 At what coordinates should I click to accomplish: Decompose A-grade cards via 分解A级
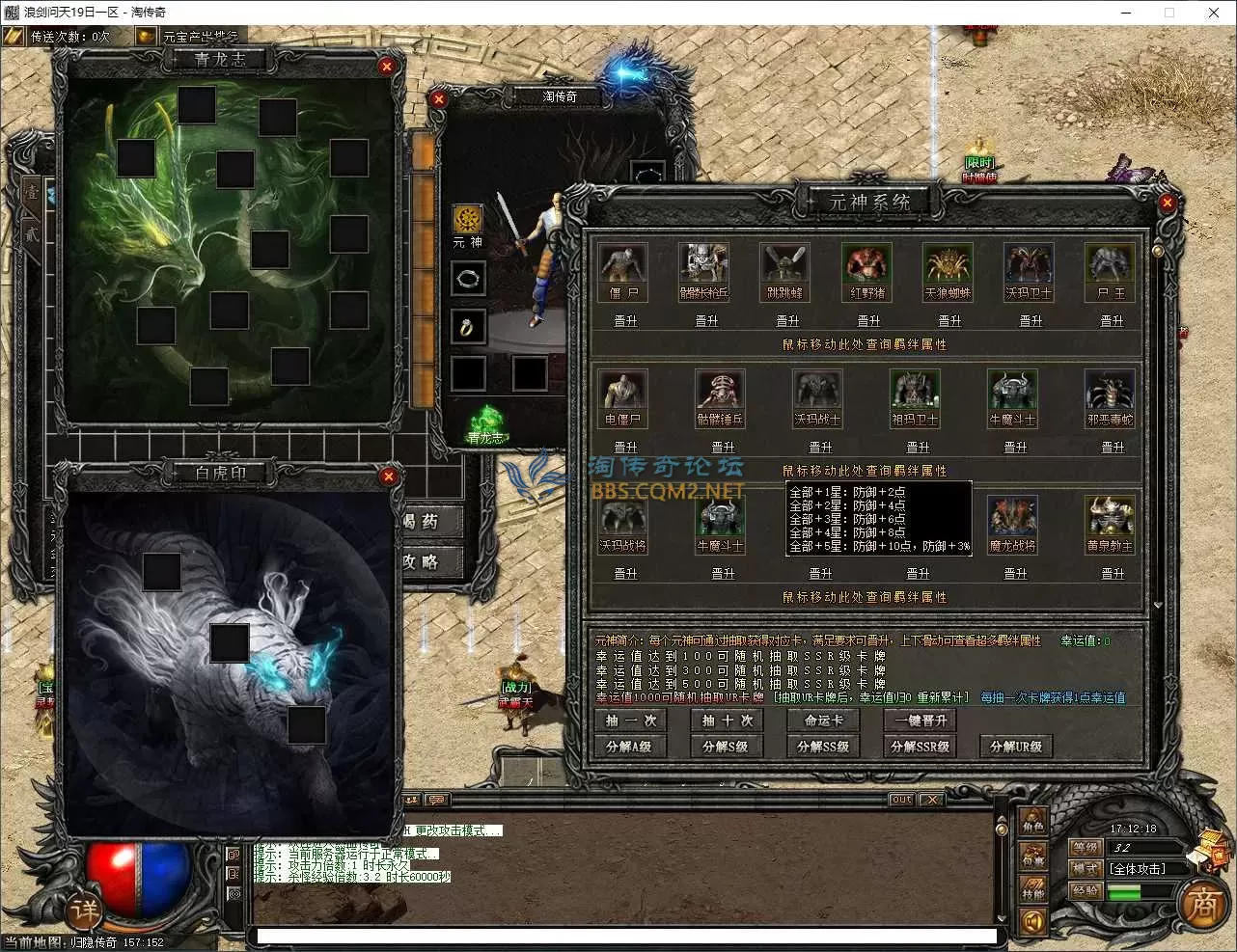pyautogui.click(x=629, y=747)
